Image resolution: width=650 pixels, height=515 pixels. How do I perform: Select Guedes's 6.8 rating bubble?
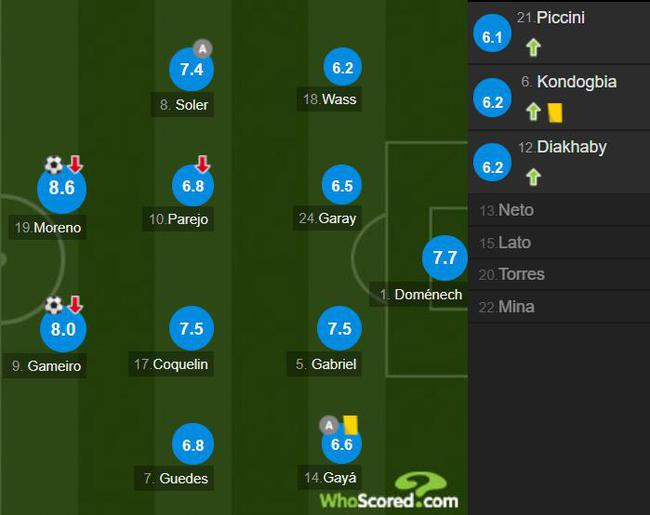pos(192,445)
